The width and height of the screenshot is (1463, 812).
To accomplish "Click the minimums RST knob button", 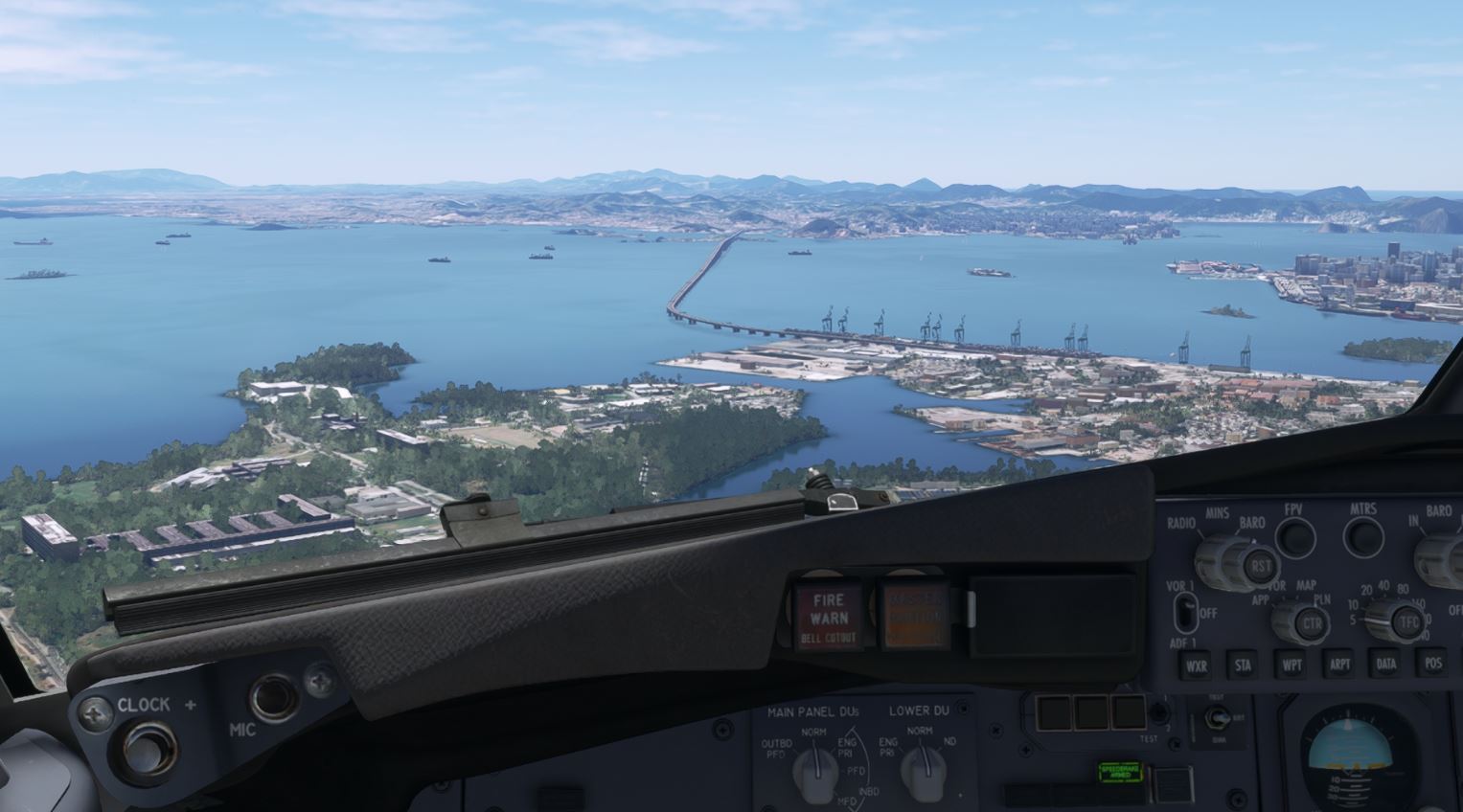I will click(x=1259, y=564).
